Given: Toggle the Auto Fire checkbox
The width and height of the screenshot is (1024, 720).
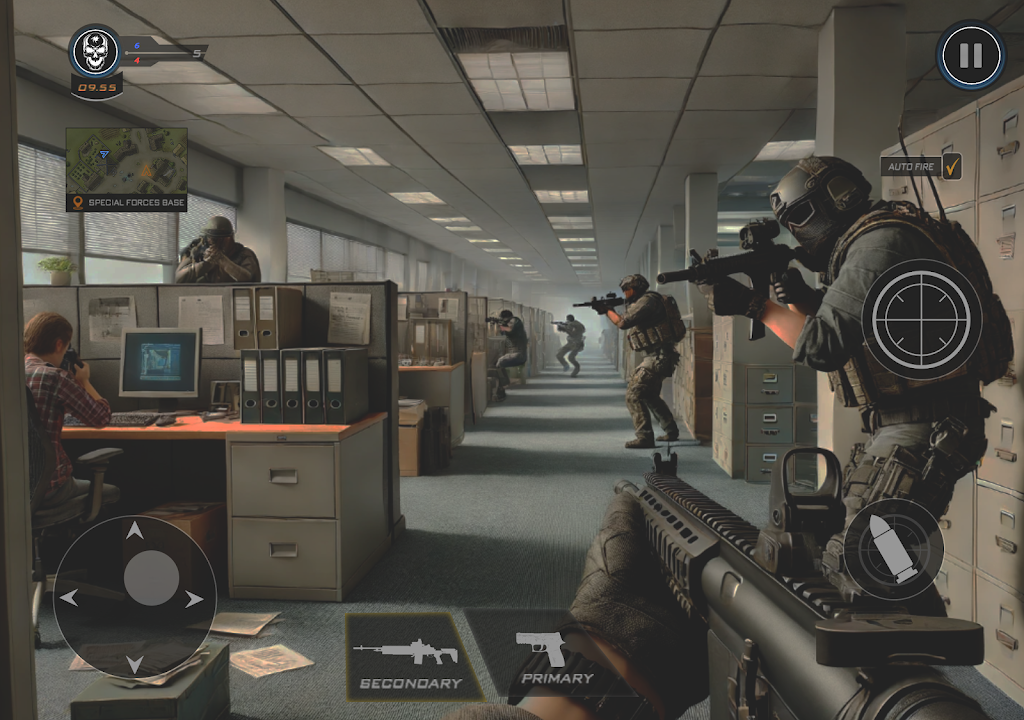Looking at the screenshot, I should click(x=951, y=166).
